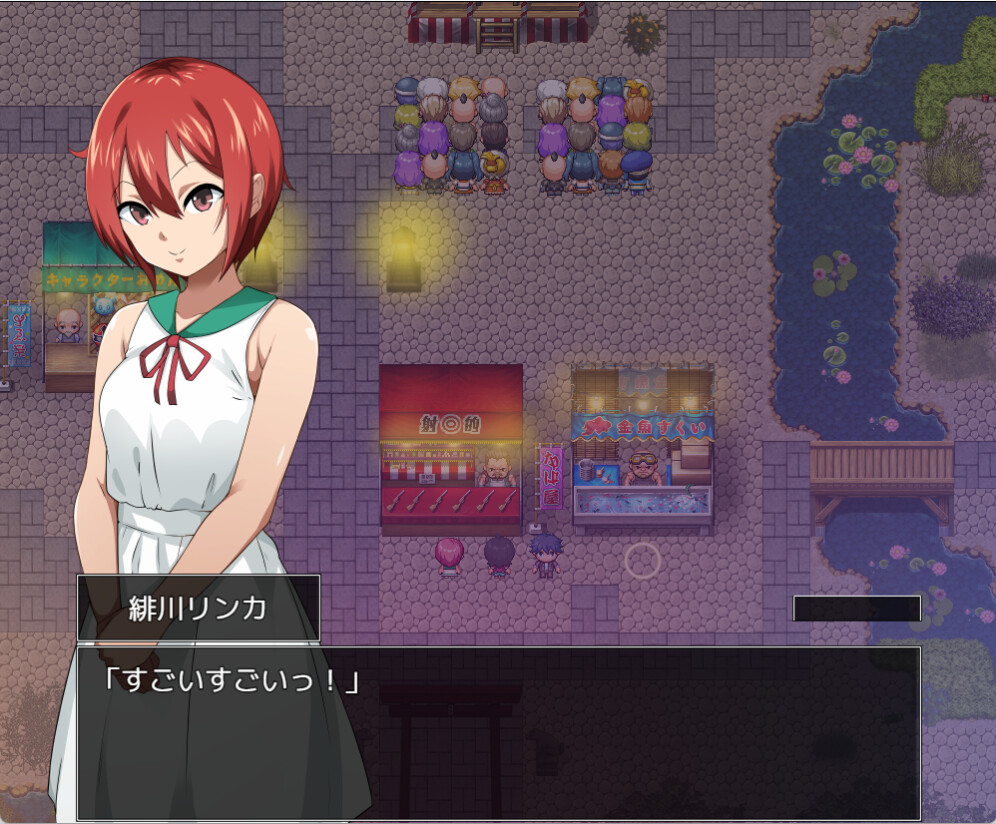Advance the 「すごいすごいっ！」 dialogue message box
Image resolution: width=996 pixels, height=824 pixels.
498,732
